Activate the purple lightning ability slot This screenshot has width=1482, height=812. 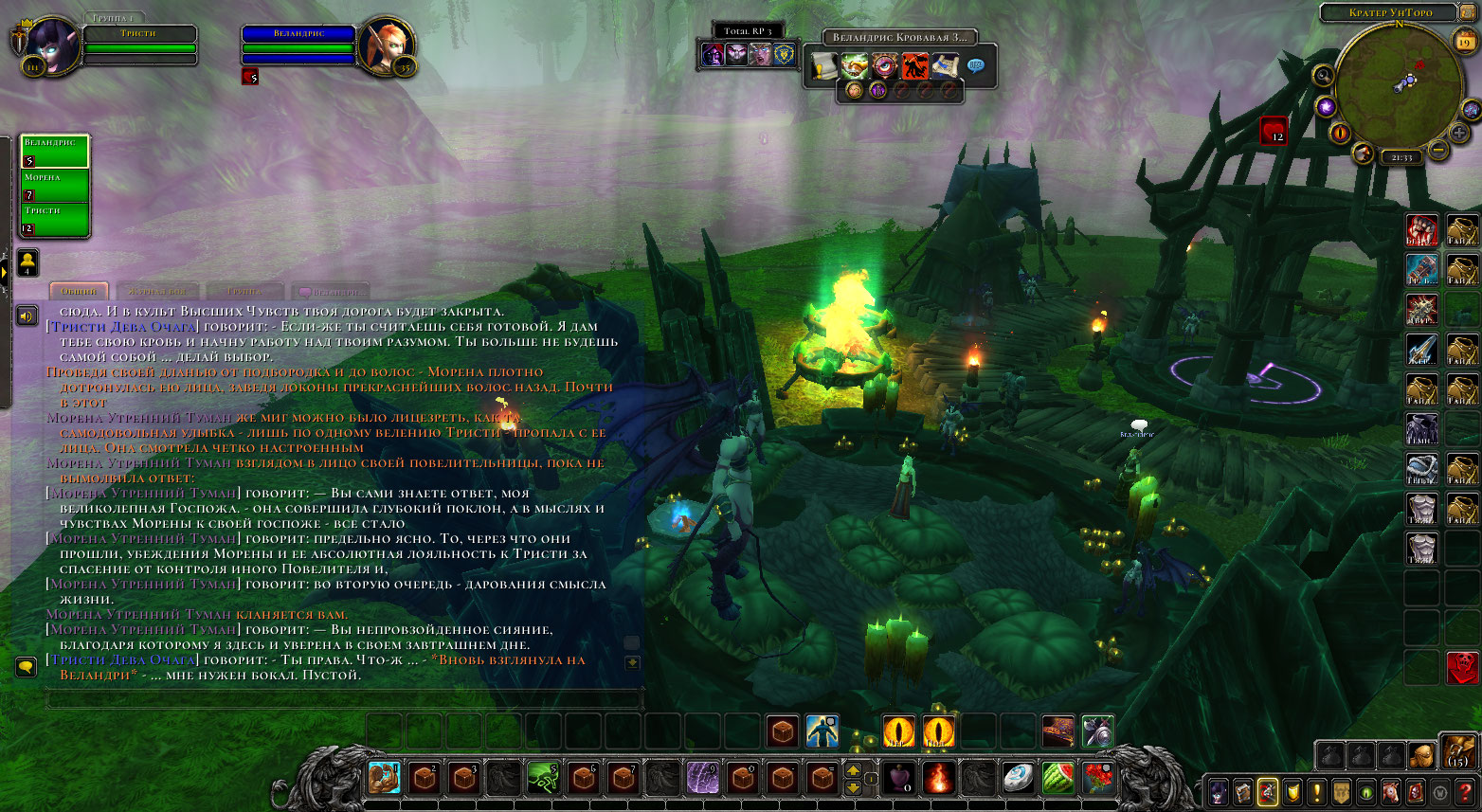coord(702,778)
